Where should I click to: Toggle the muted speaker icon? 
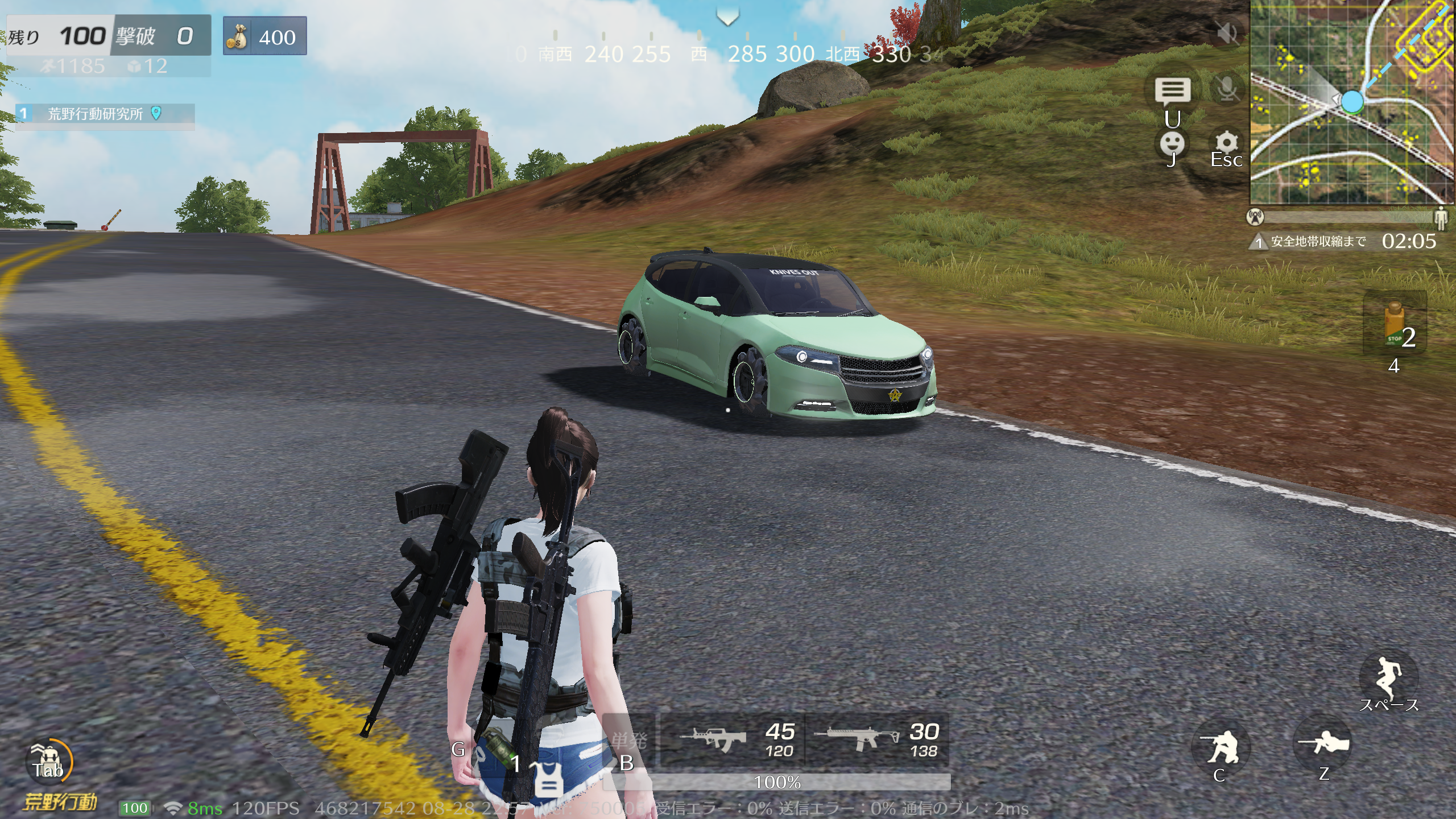[1228, 34]
